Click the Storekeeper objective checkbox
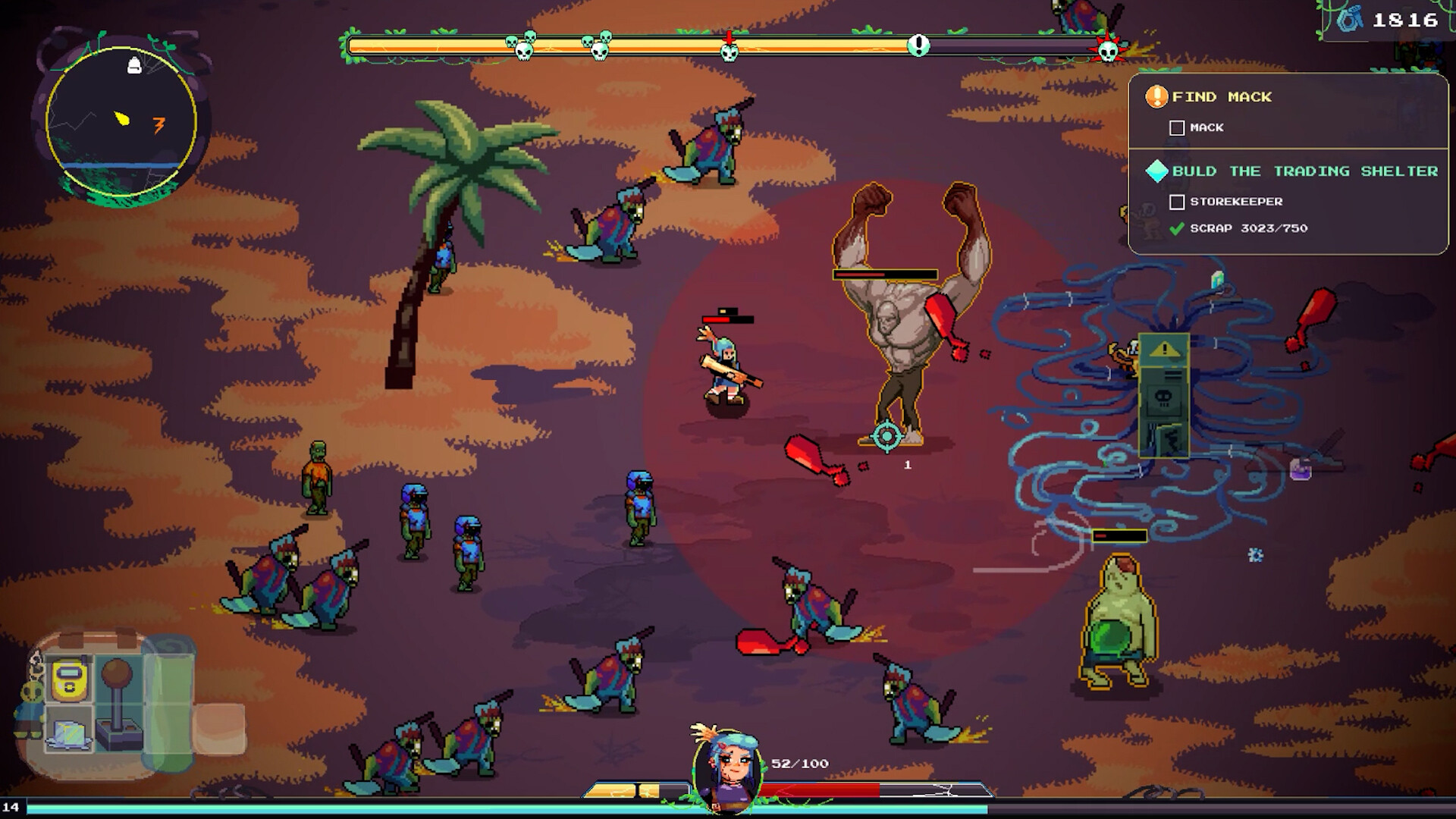The image size is (1456, 819). point(1177,202)
